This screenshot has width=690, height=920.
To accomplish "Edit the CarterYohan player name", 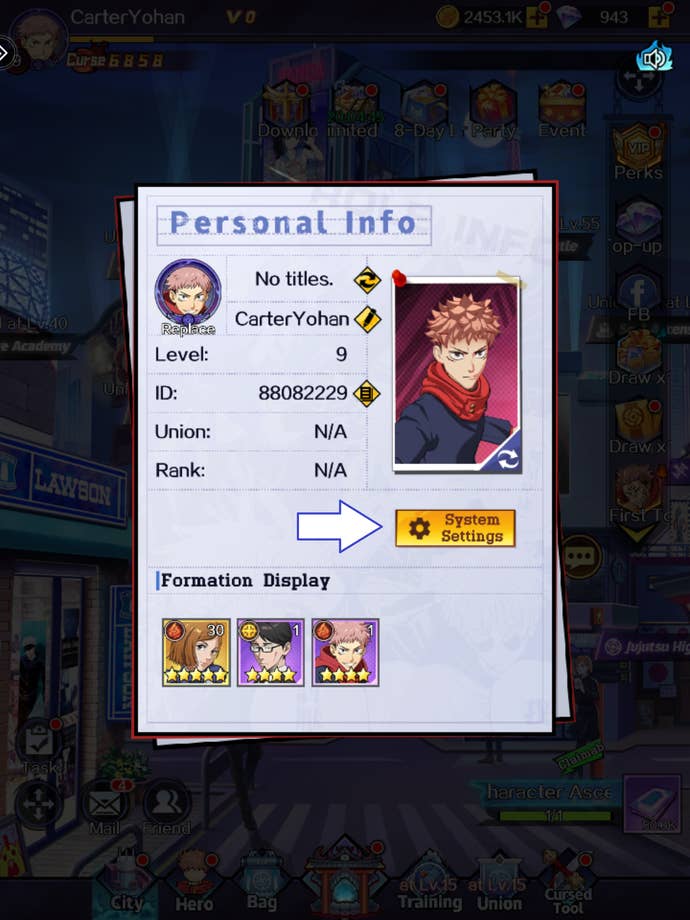I will click(367, 320).
